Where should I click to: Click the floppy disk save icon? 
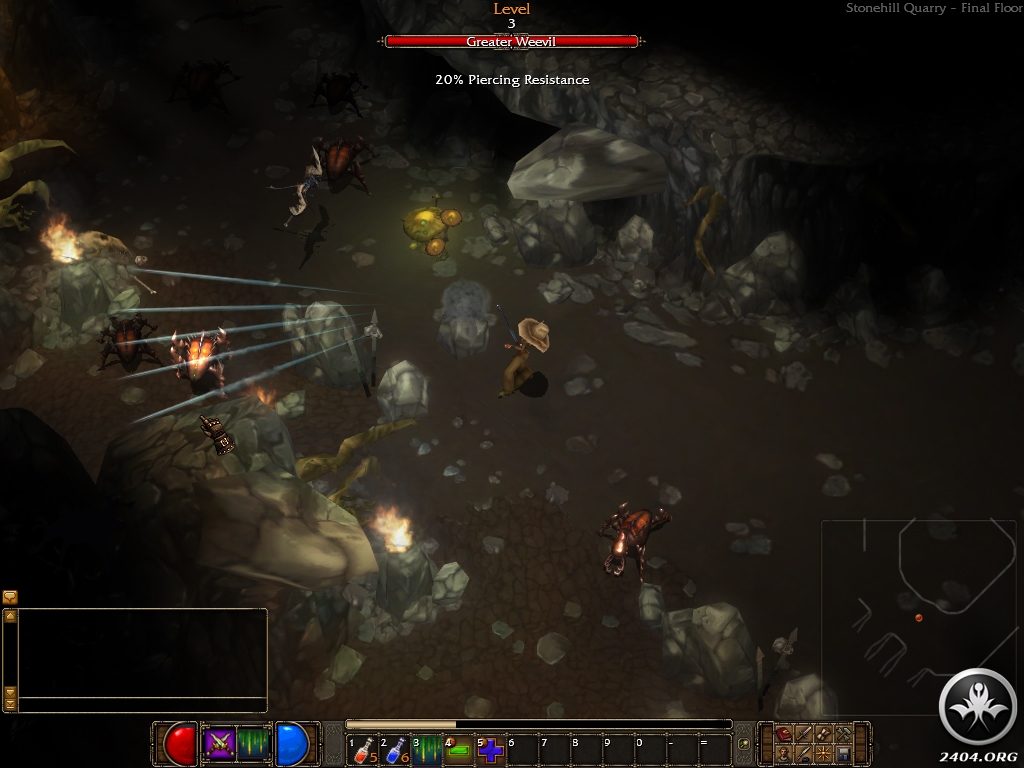[843, 753]
